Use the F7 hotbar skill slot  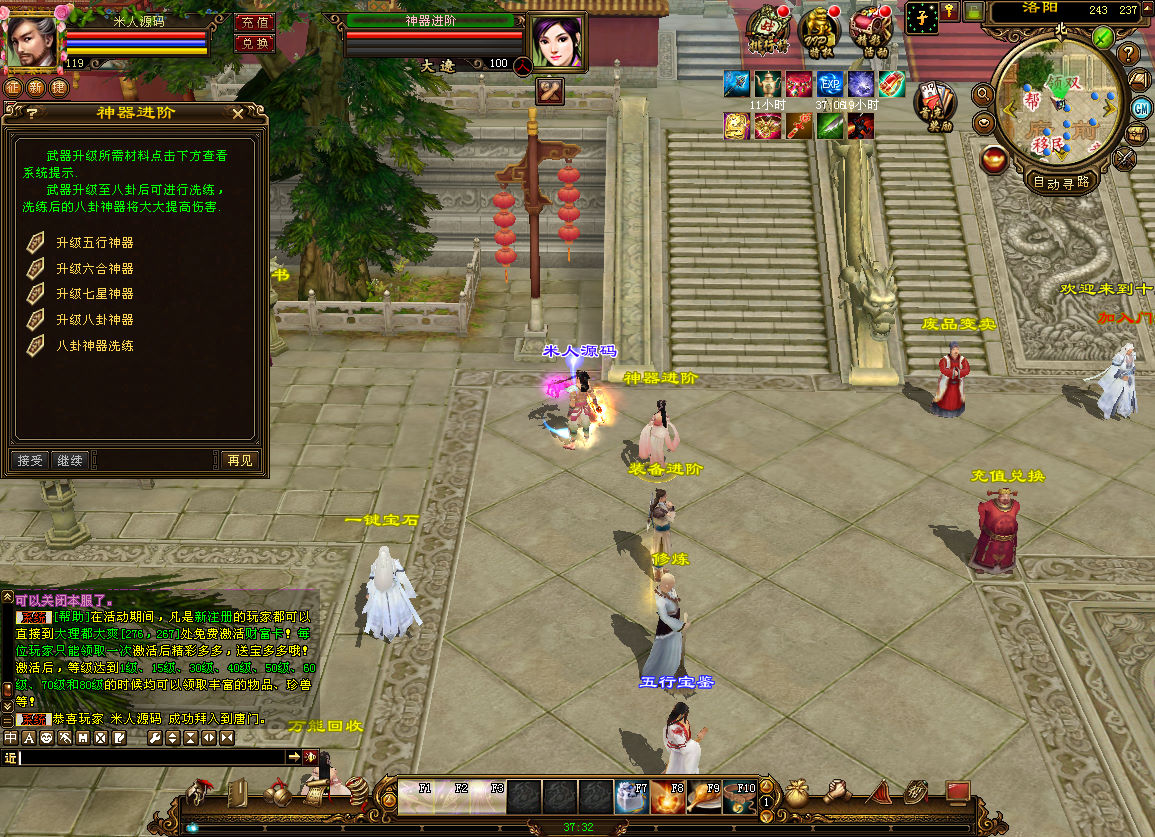[x=632, y=796]
